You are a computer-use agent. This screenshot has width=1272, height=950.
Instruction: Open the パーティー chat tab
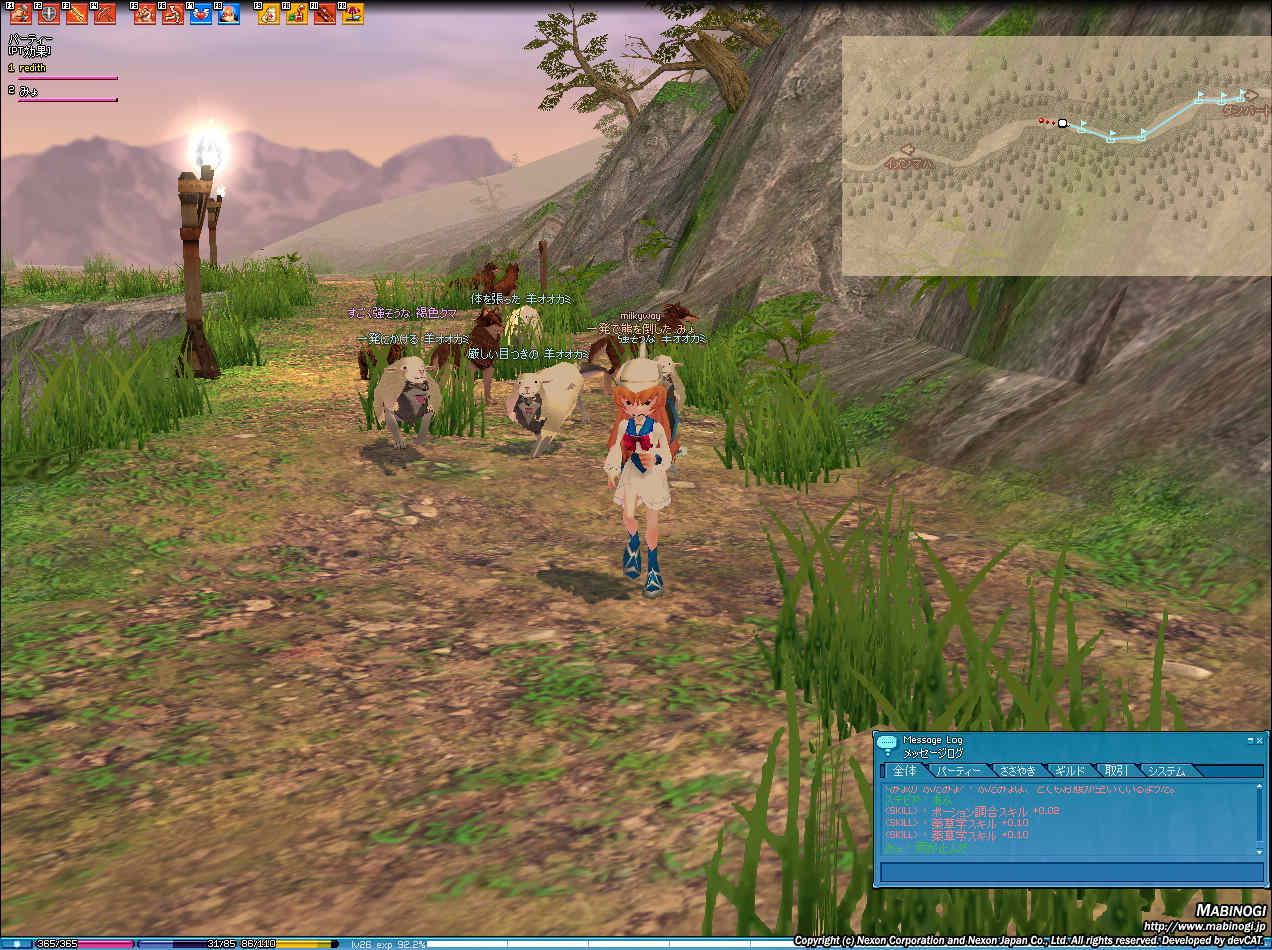pyautogui.click(x=958, y=771)
